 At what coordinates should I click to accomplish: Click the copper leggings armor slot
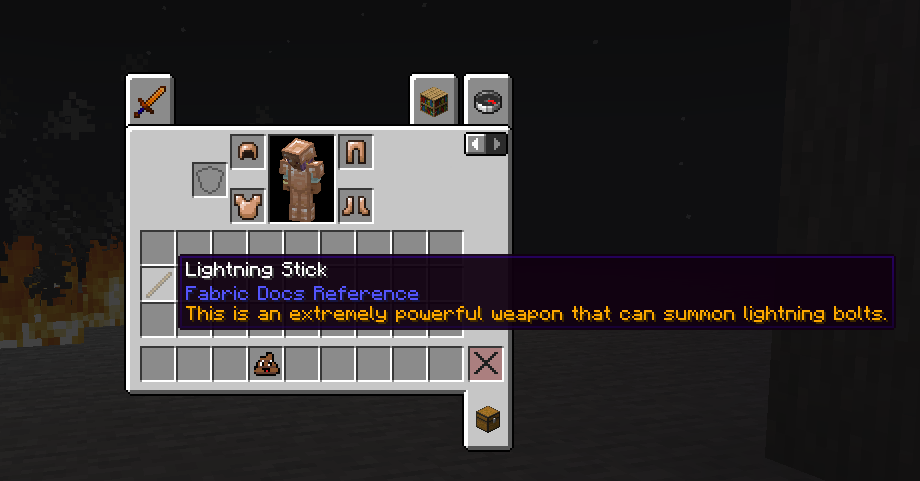pyautogui.click(x=355, y=153)
